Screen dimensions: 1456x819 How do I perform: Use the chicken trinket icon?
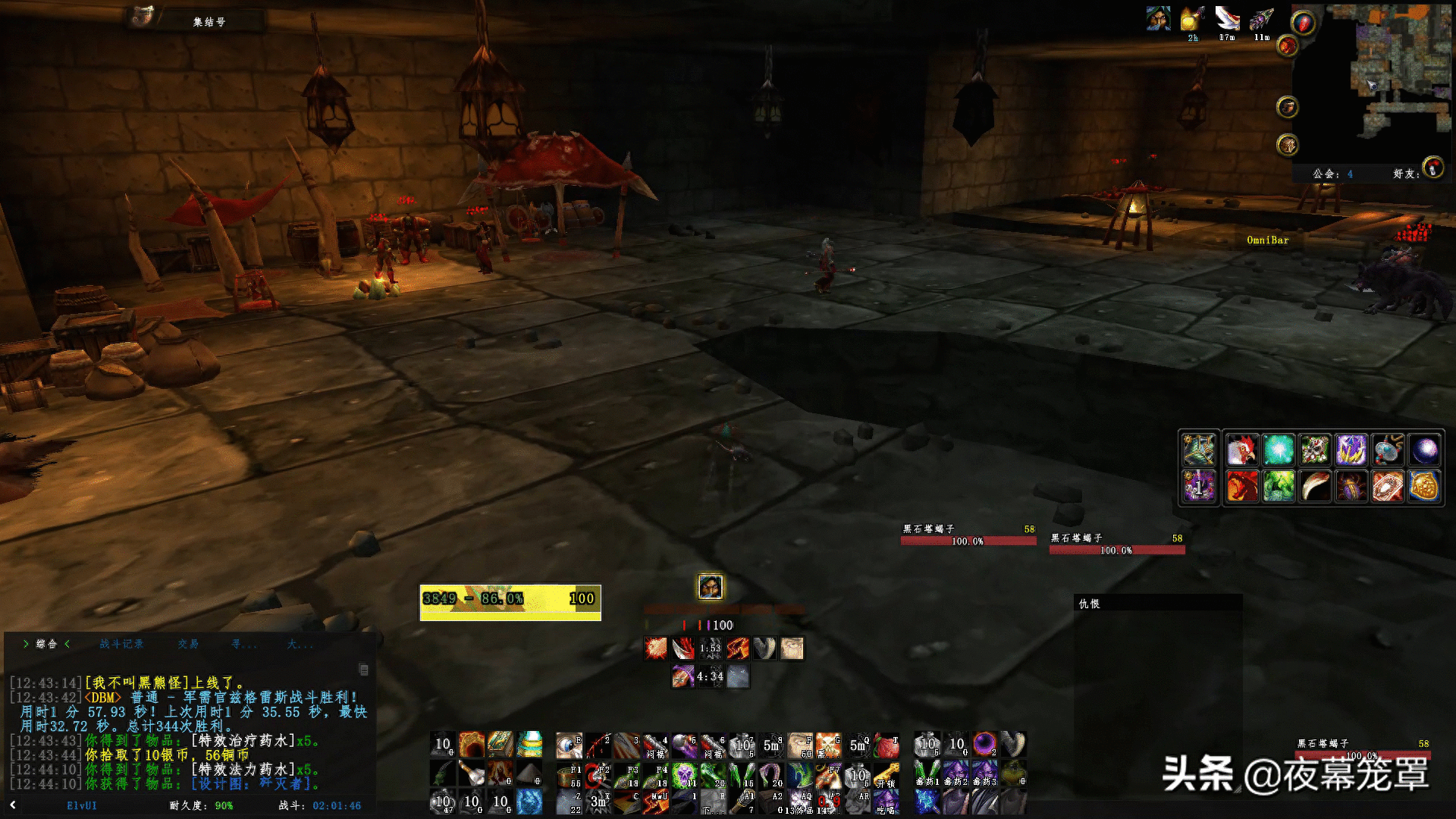coord(1241,450)
